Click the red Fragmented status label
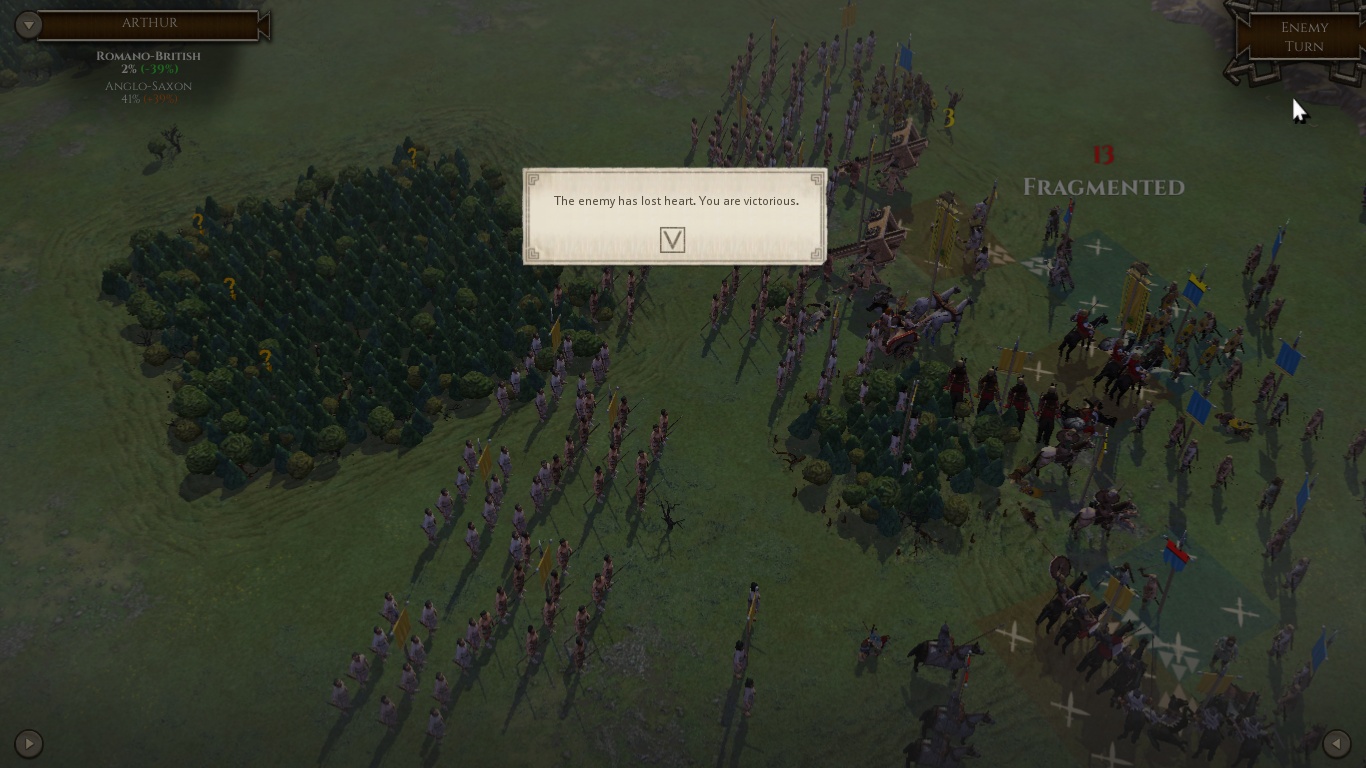Viewport: 1366px width, 768px height. coord(1103,186)
